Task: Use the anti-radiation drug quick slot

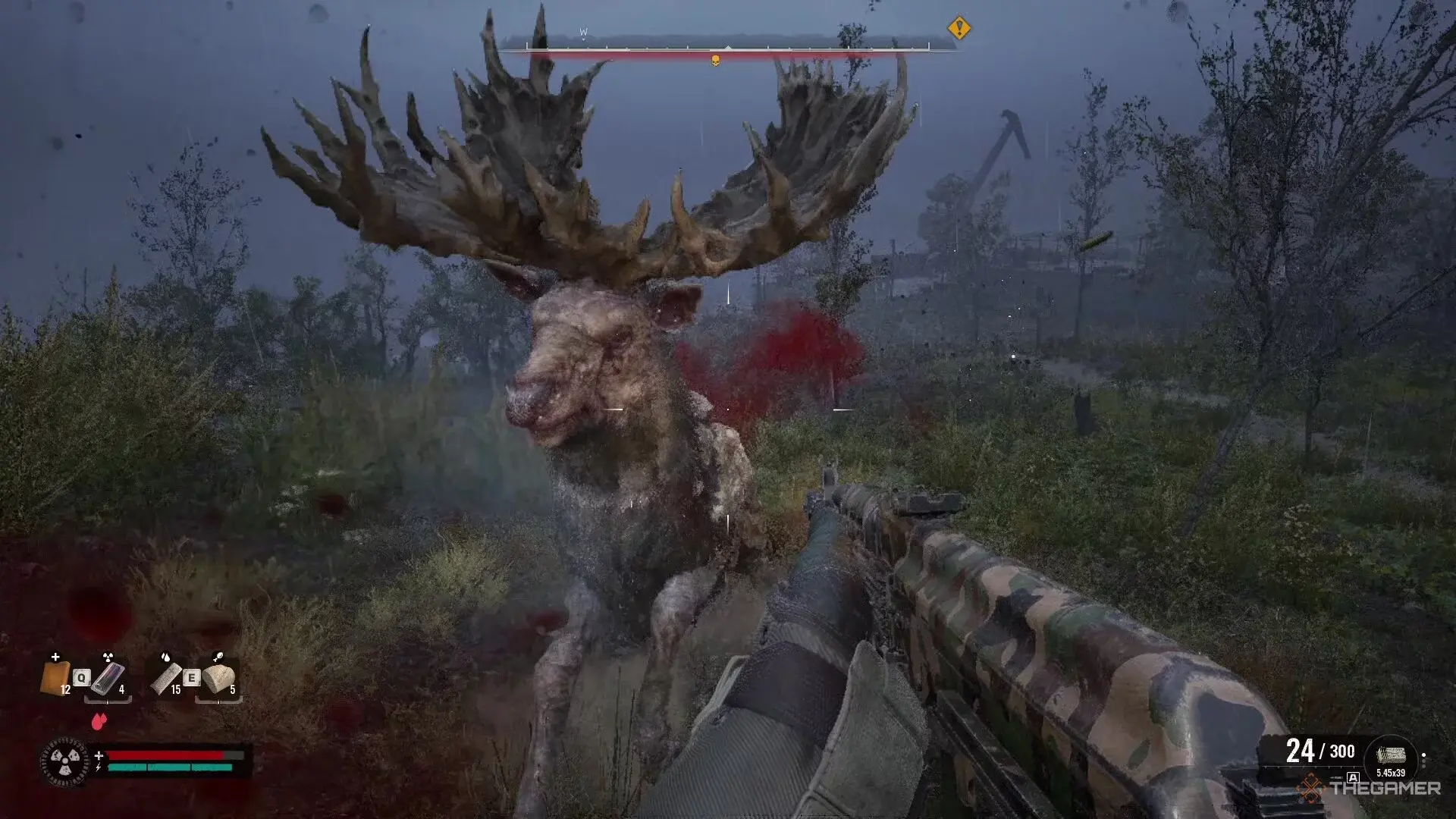Action: point(108,677)
